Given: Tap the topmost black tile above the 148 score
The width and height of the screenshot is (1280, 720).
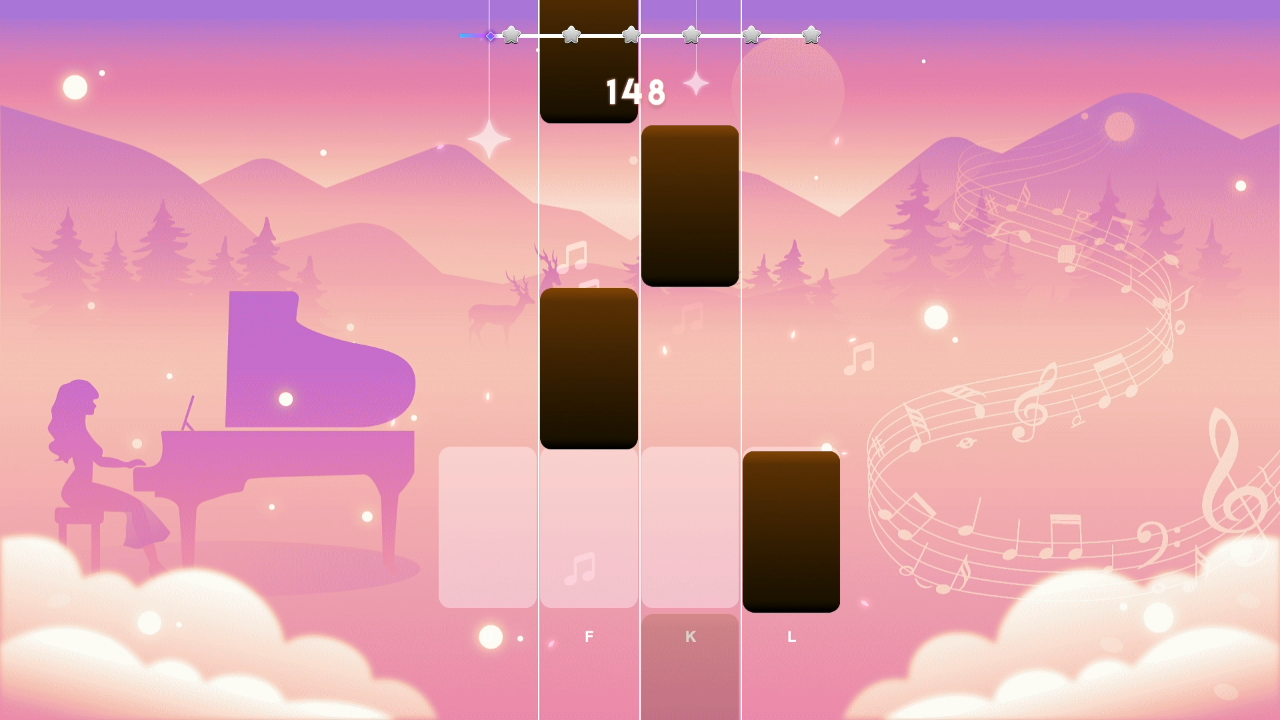Looking at the screenshot, I should [589, 60].
